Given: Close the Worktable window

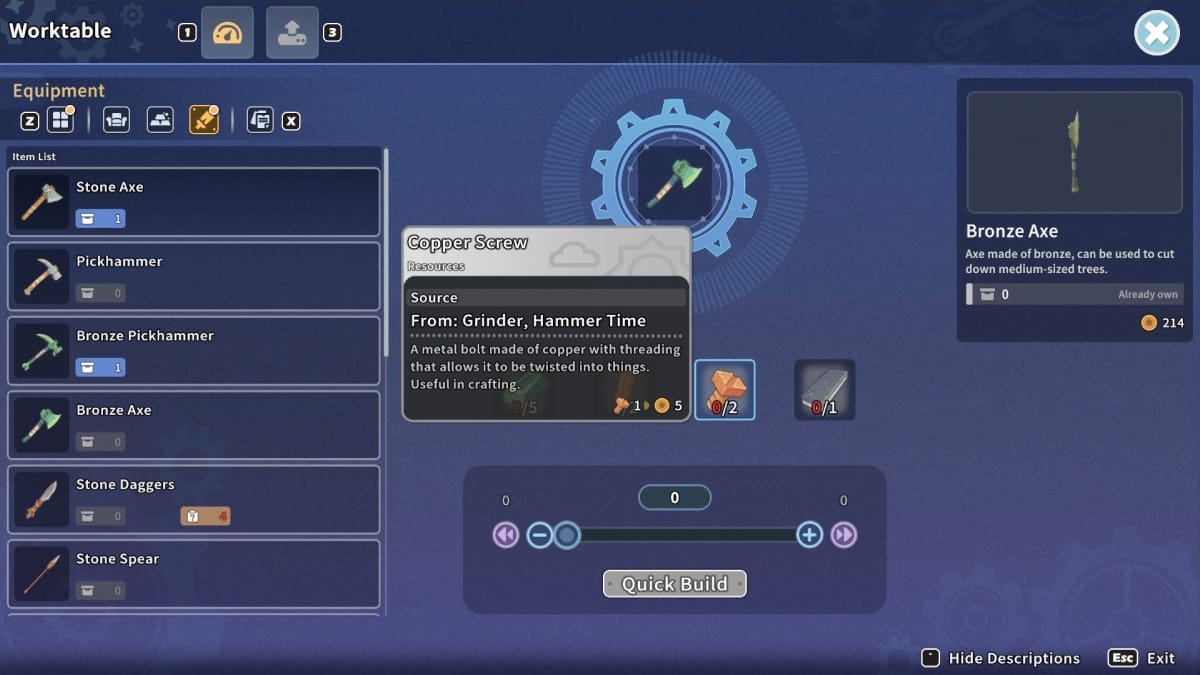Looking at the screenshot, I should click(1156, 34).
